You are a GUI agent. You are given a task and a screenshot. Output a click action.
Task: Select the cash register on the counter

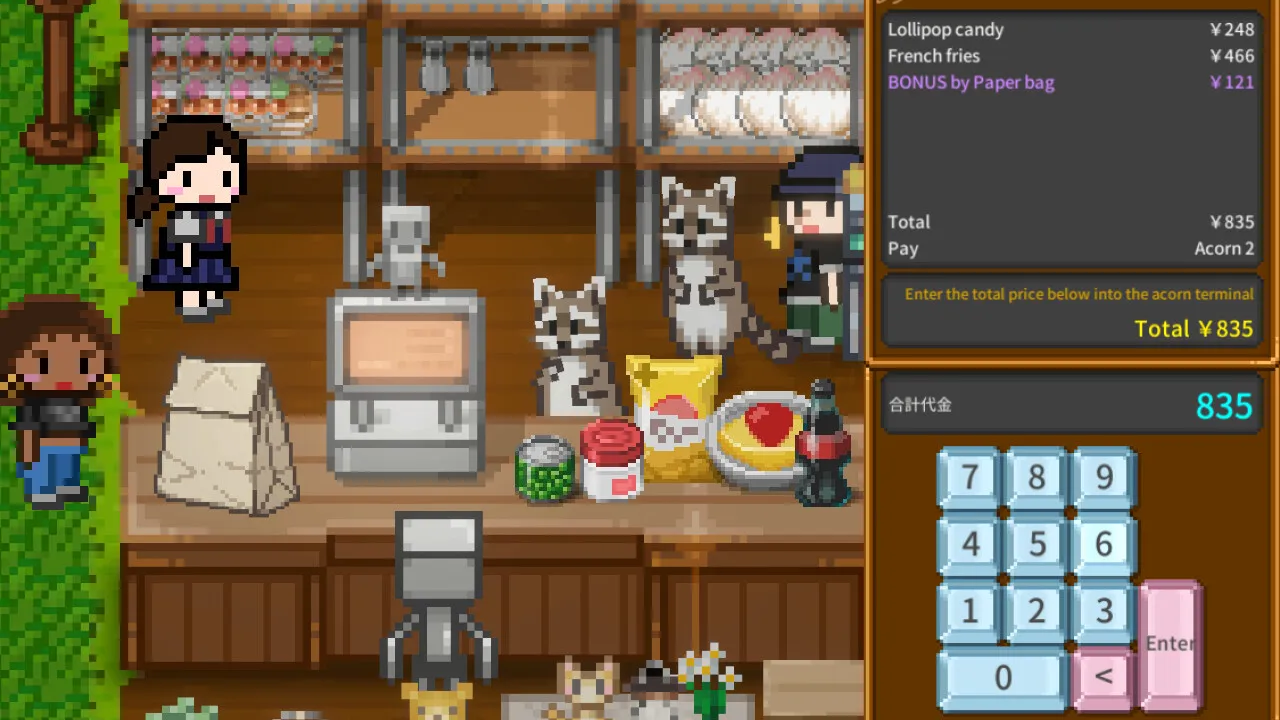406,390
